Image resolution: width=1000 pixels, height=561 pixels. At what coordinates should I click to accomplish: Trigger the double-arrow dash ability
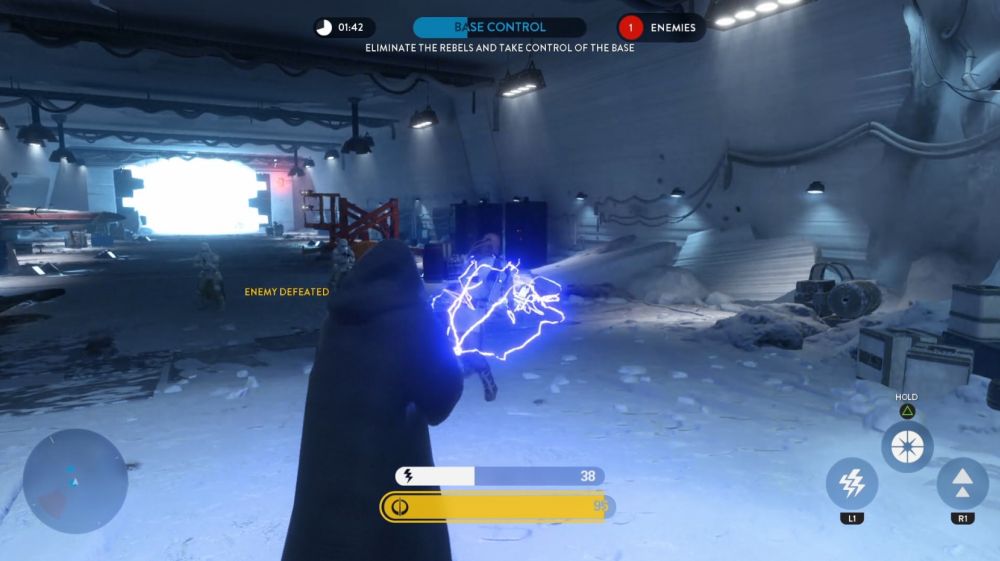pyautogui.click(x=962, y=484)
